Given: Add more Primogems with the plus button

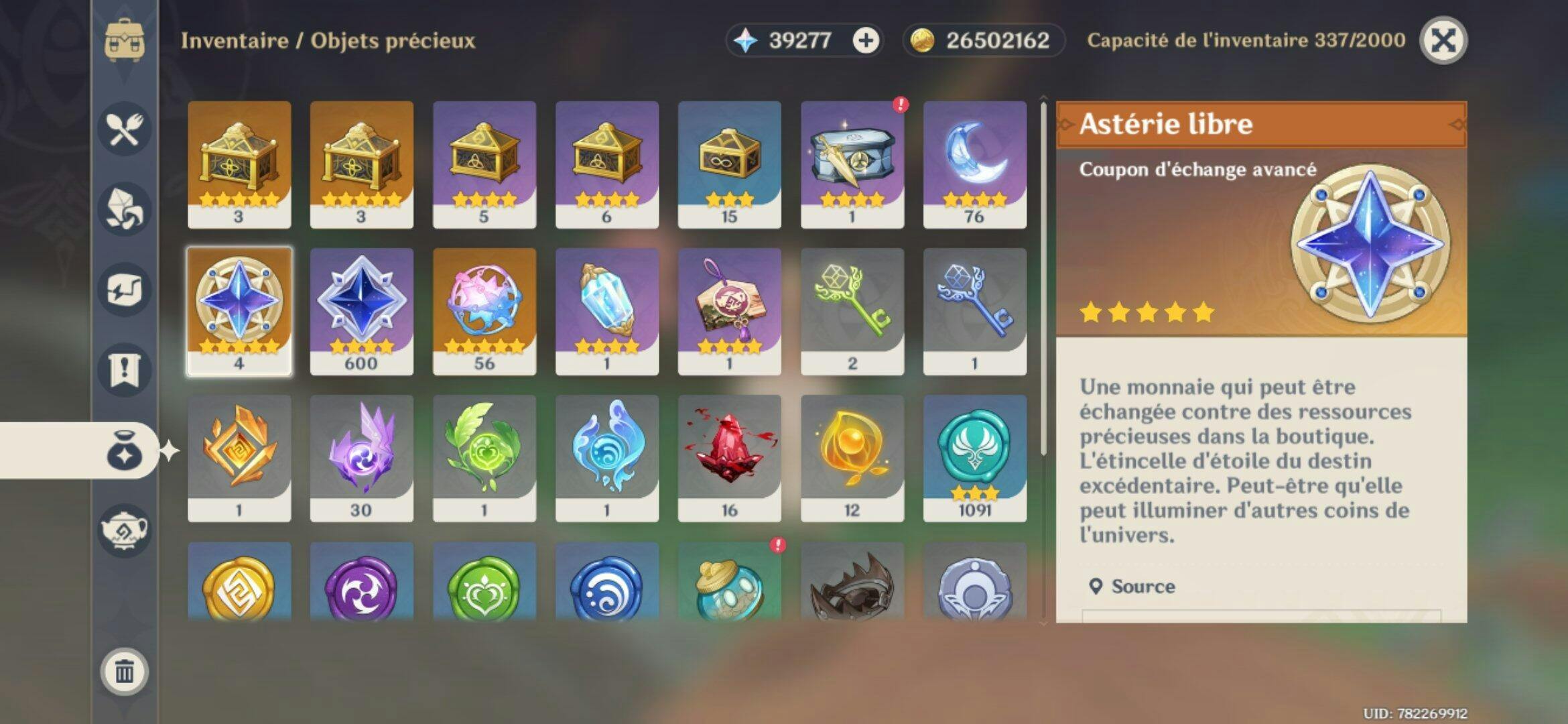Looking at the screenshot, I should tap(865, 41).
